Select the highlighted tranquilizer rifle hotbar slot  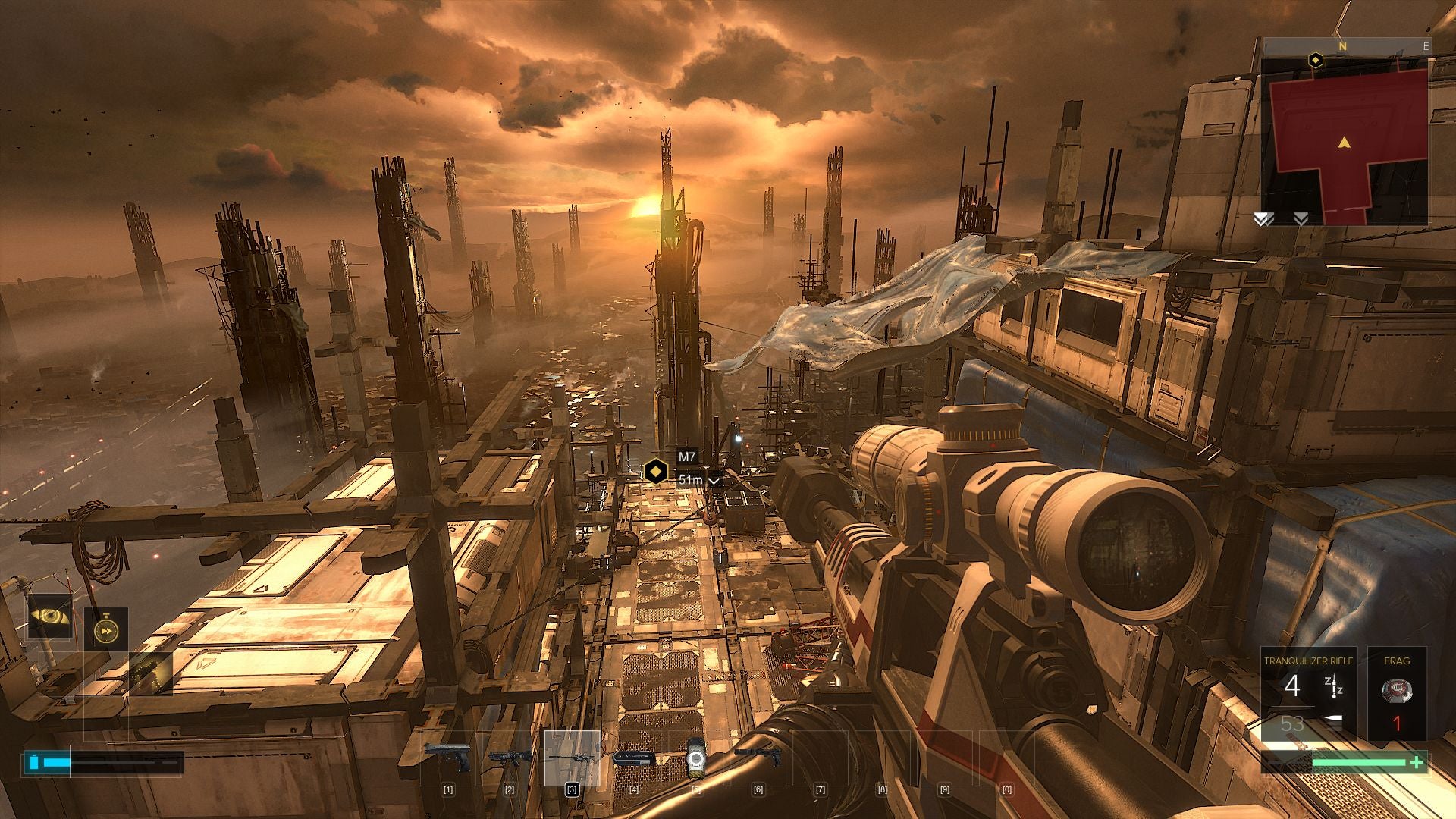click(x=572, y=758)
